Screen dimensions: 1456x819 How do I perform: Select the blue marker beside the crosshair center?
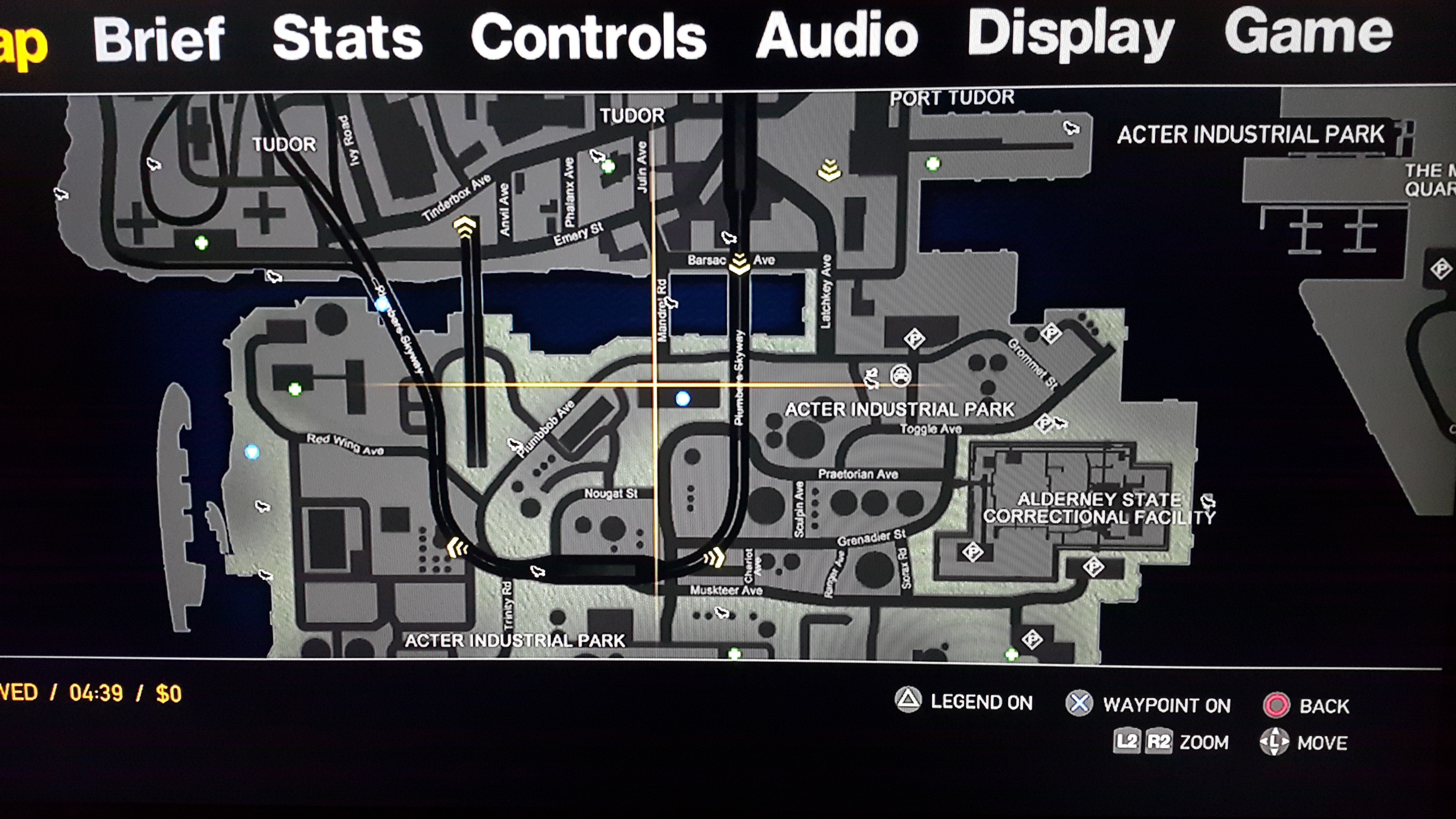pyautogui.click(x=683, y=399)
